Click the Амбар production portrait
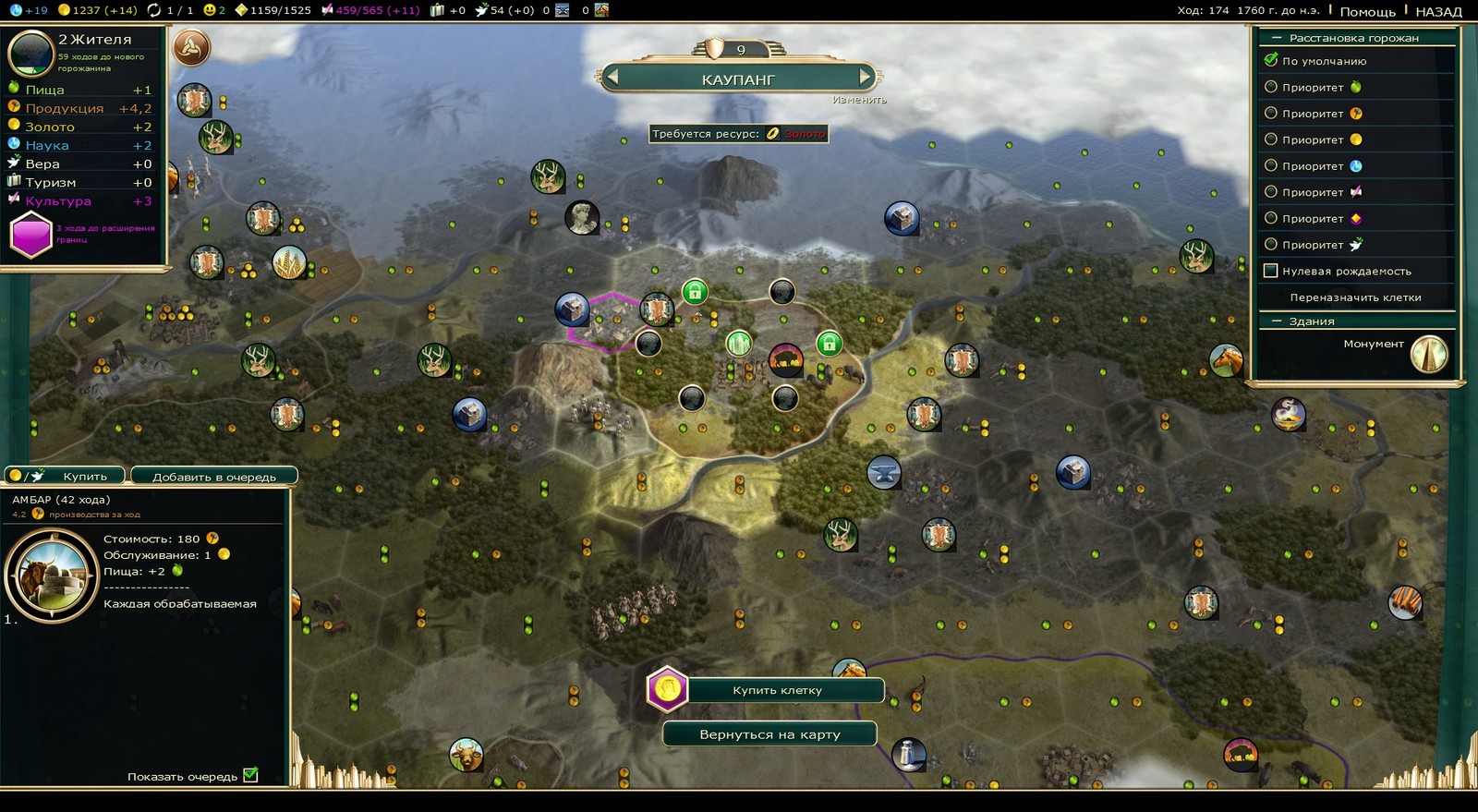Screen dimensions: 1478x812 tap(52, 575)
